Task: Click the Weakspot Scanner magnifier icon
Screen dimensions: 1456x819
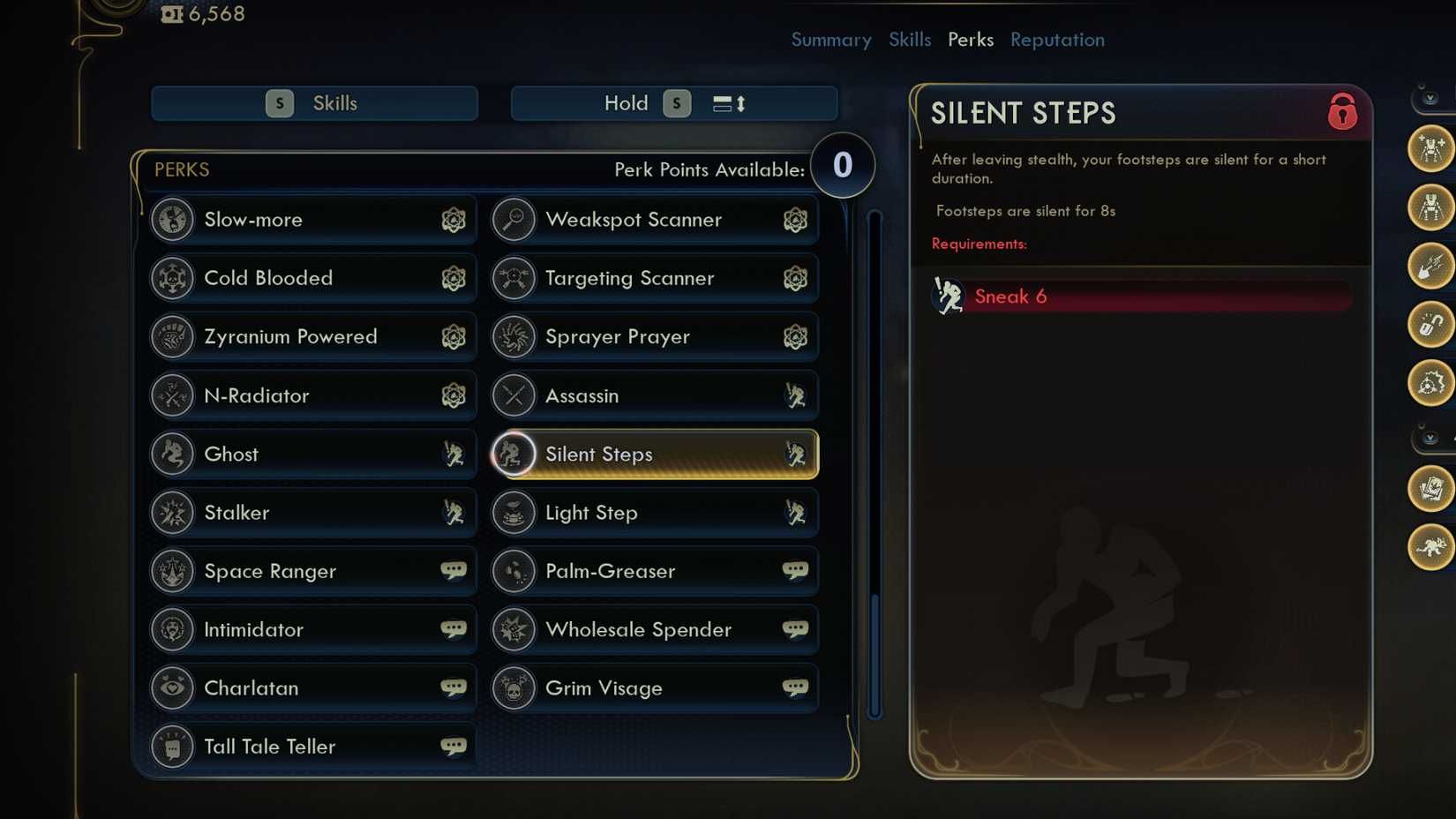Action: 513,219
